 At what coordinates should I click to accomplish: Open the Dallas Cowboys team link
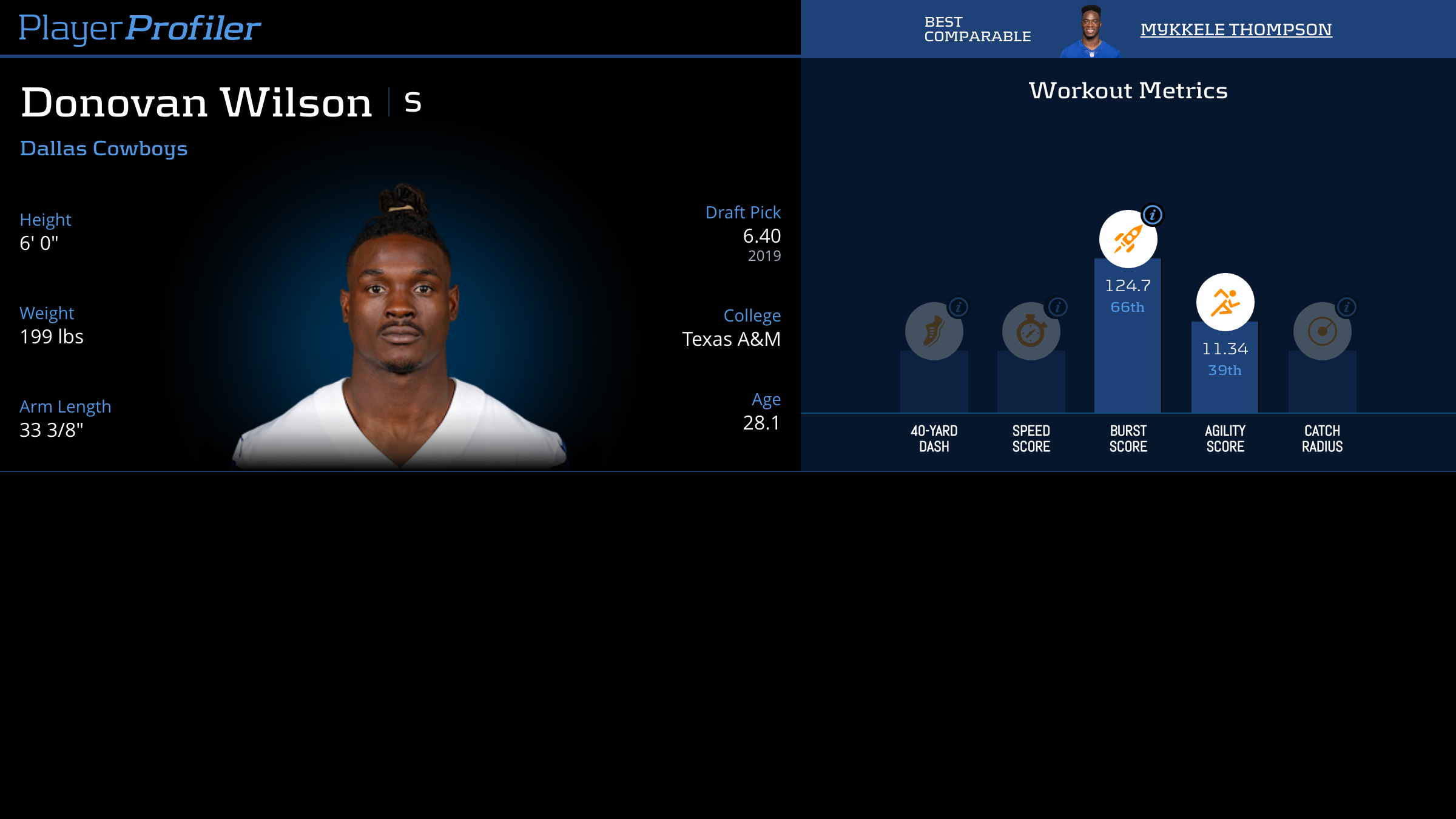coord(104,149)
